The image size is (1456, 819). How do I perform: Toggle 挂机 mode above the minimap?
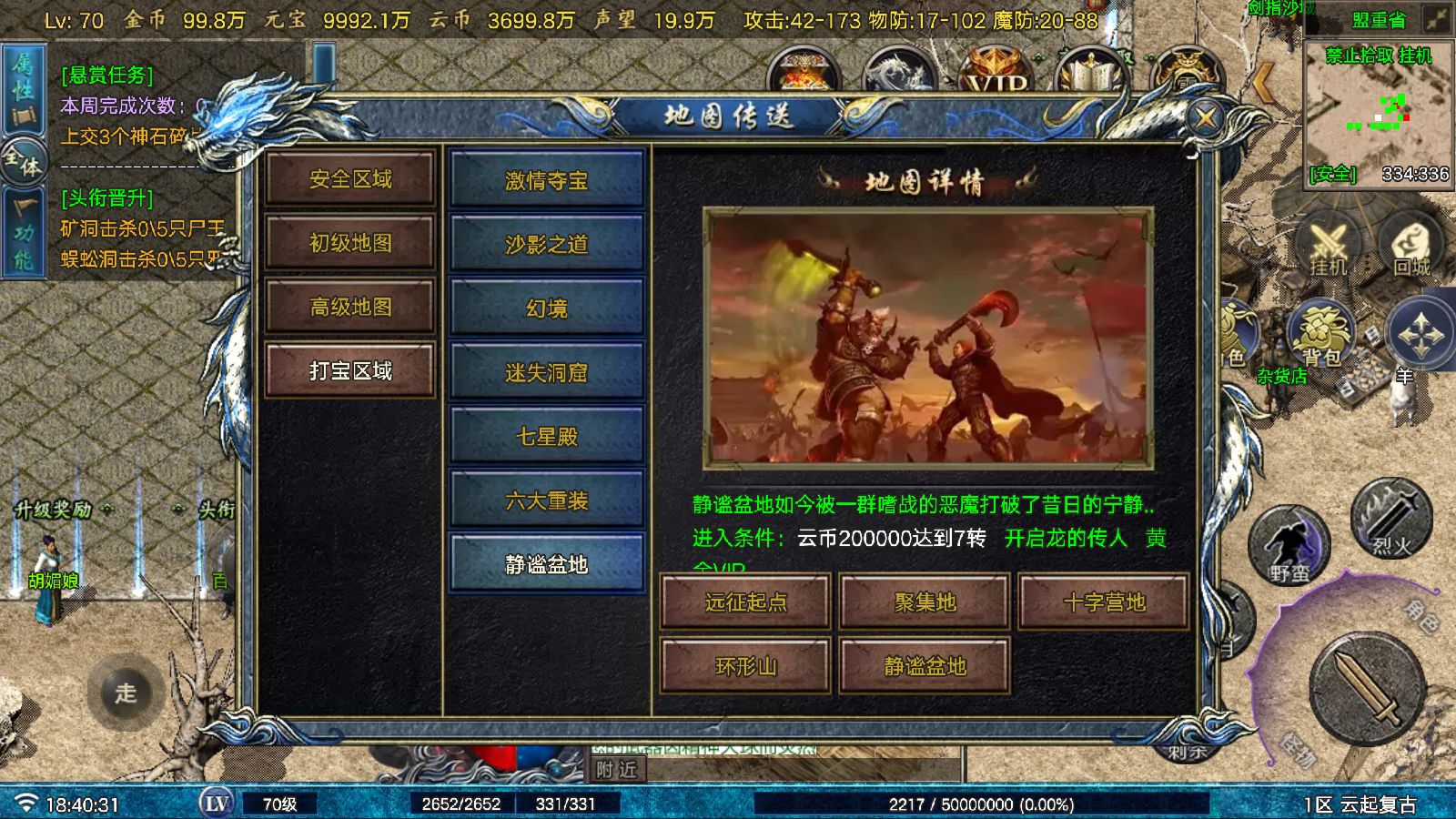1413,56
